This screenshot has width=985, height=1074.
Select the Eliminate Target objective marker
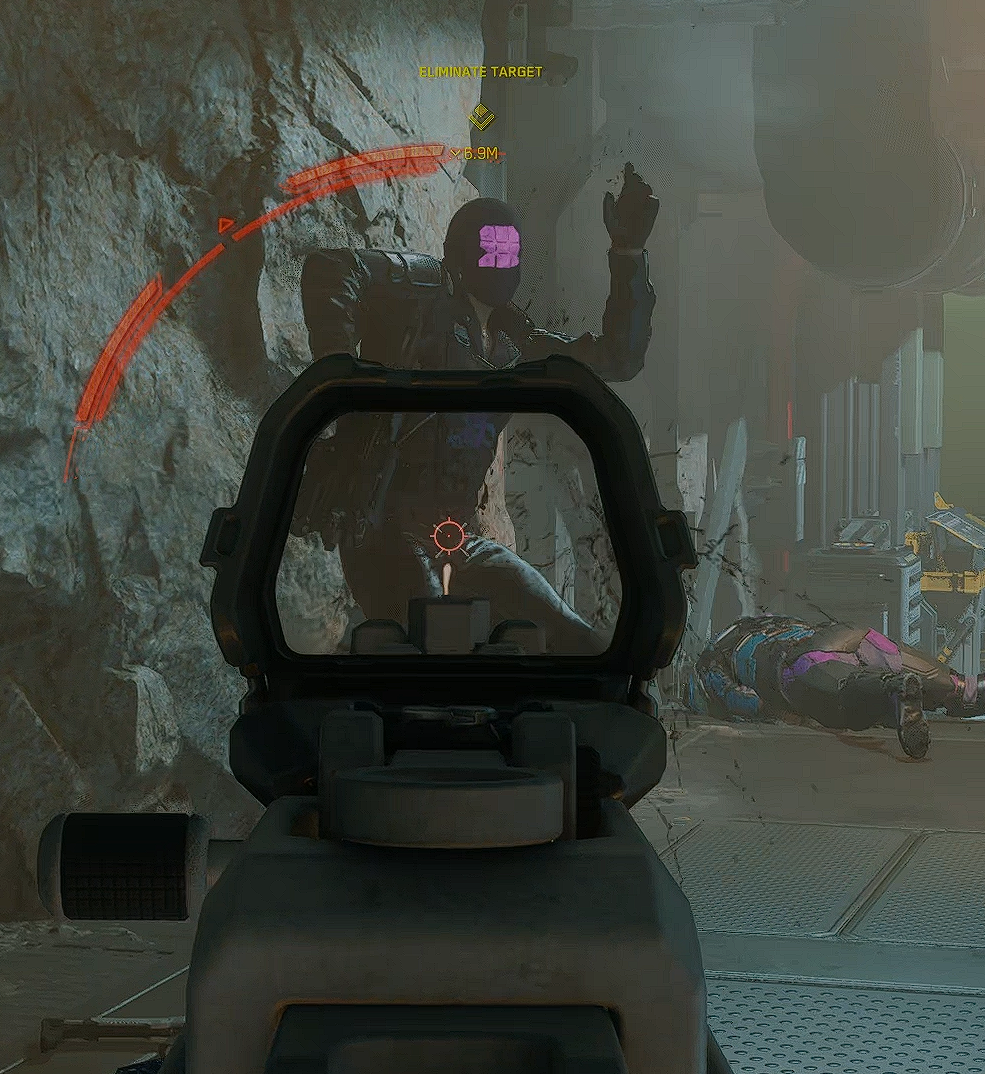(481, 115)
